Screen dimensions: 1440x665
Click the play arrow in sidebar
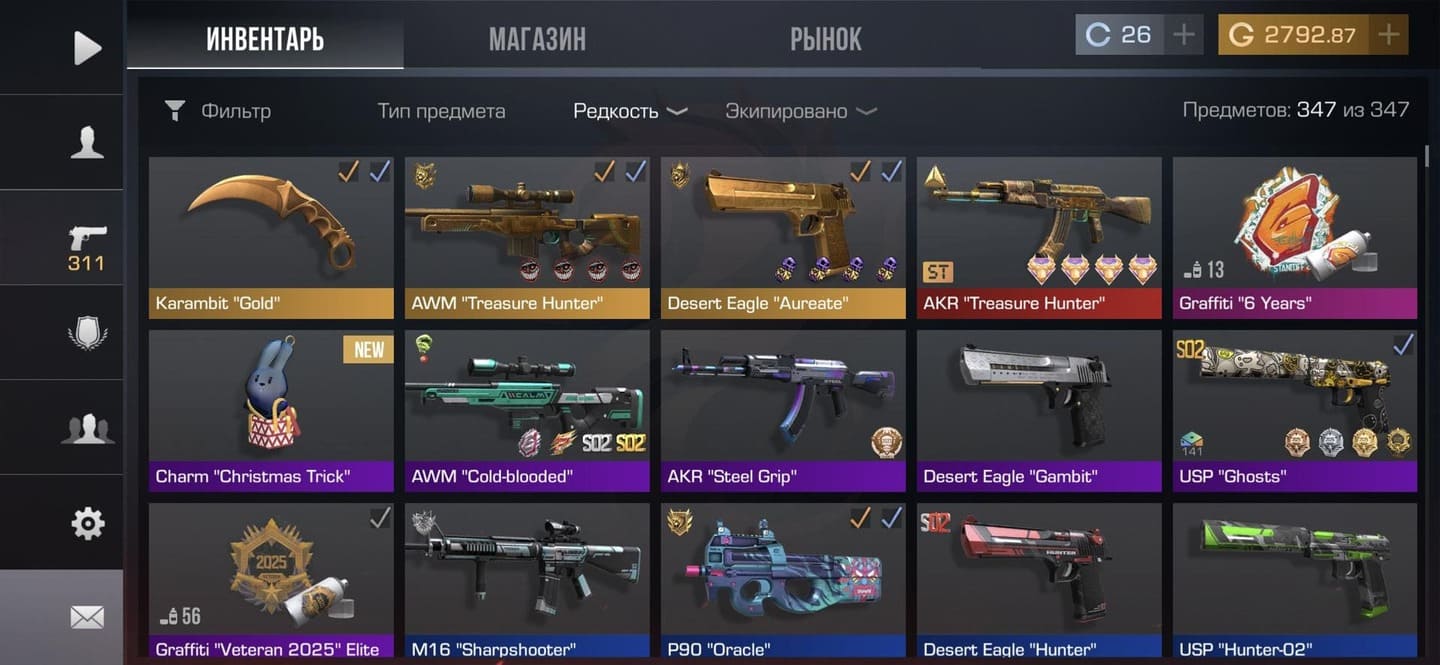point(87,47)
